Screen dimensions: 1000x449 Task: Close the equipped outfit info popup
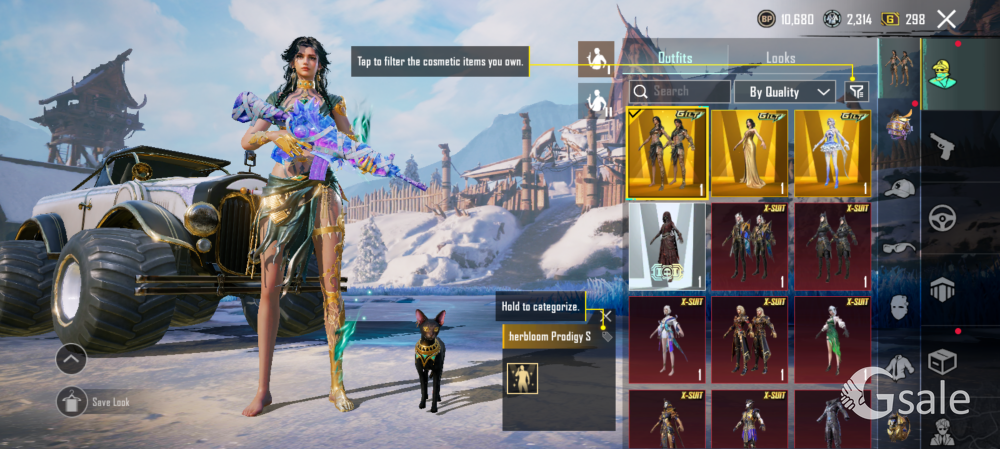point(603,317)
